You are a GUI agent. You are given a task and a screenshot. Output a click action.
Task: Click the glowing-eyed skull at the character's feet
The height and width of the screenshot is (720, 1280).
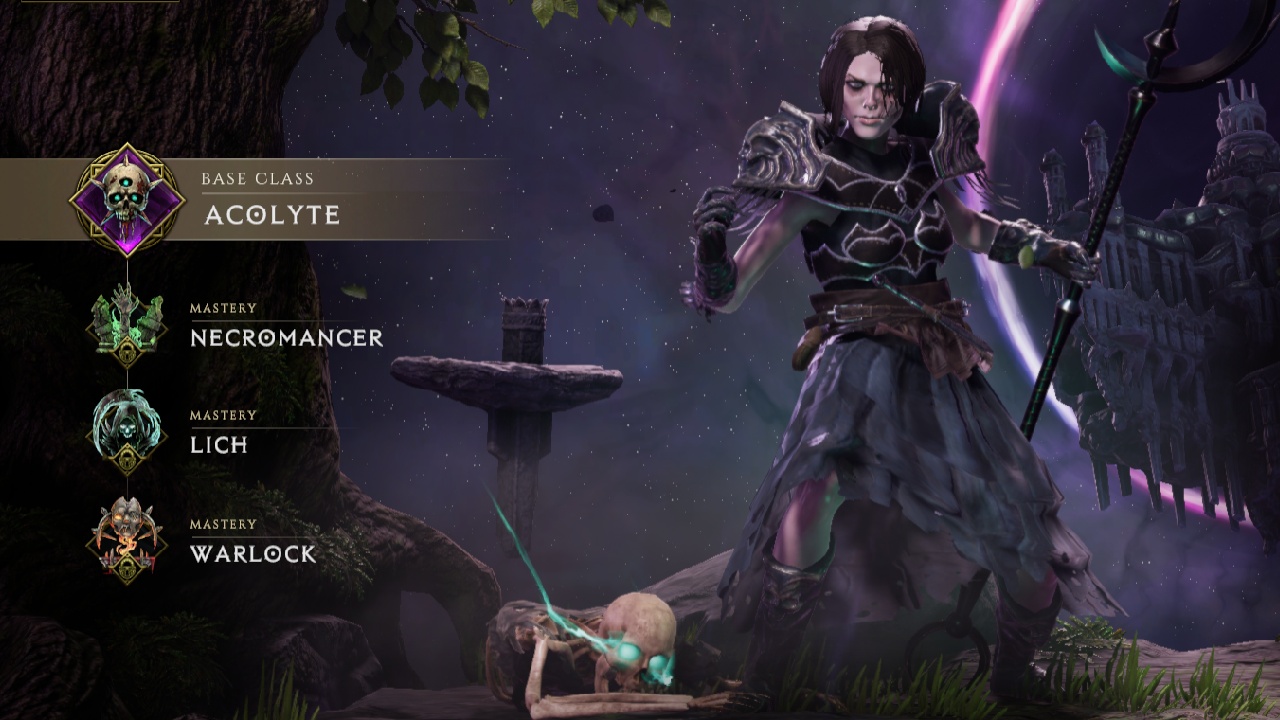[x=640, y=640]
